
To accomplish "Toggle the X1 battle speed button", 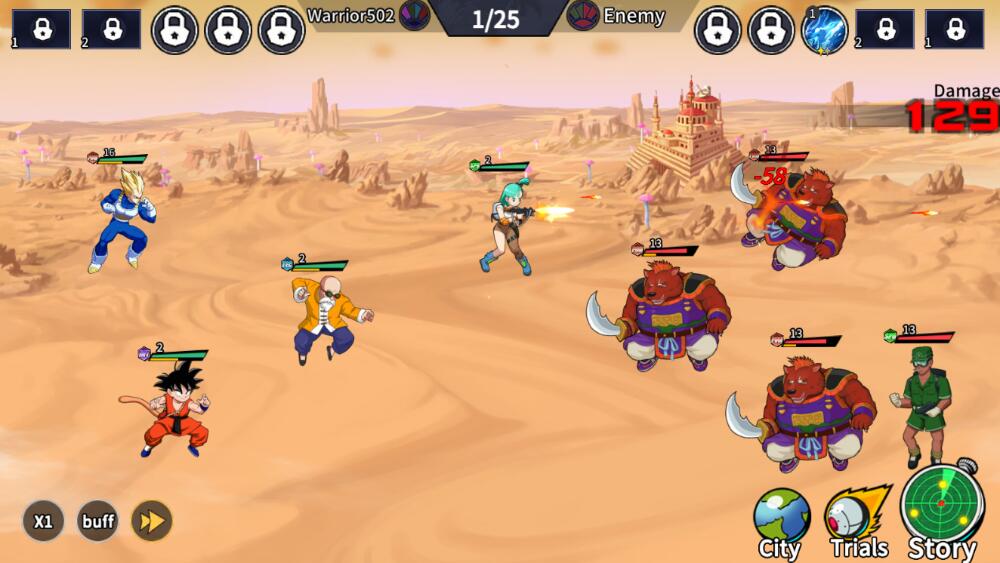I will point(43,521).
